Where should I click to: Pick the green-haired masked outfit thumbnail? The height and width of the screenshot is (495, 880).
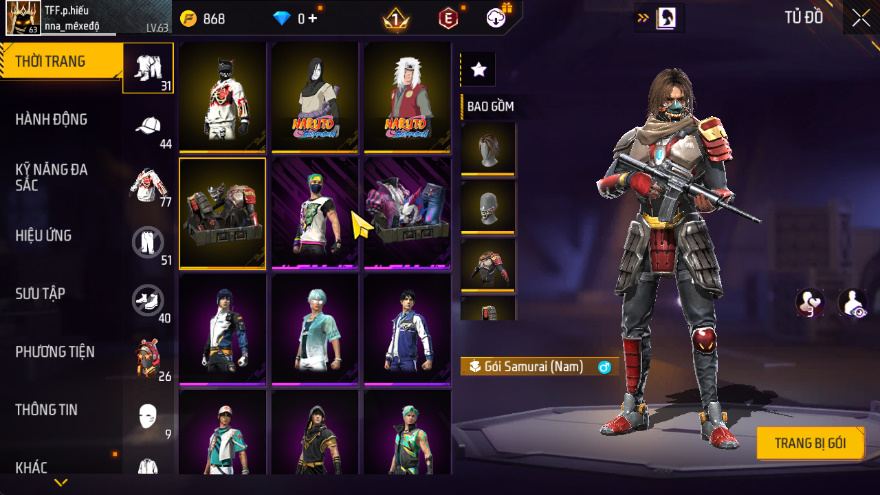click(314, 213)
